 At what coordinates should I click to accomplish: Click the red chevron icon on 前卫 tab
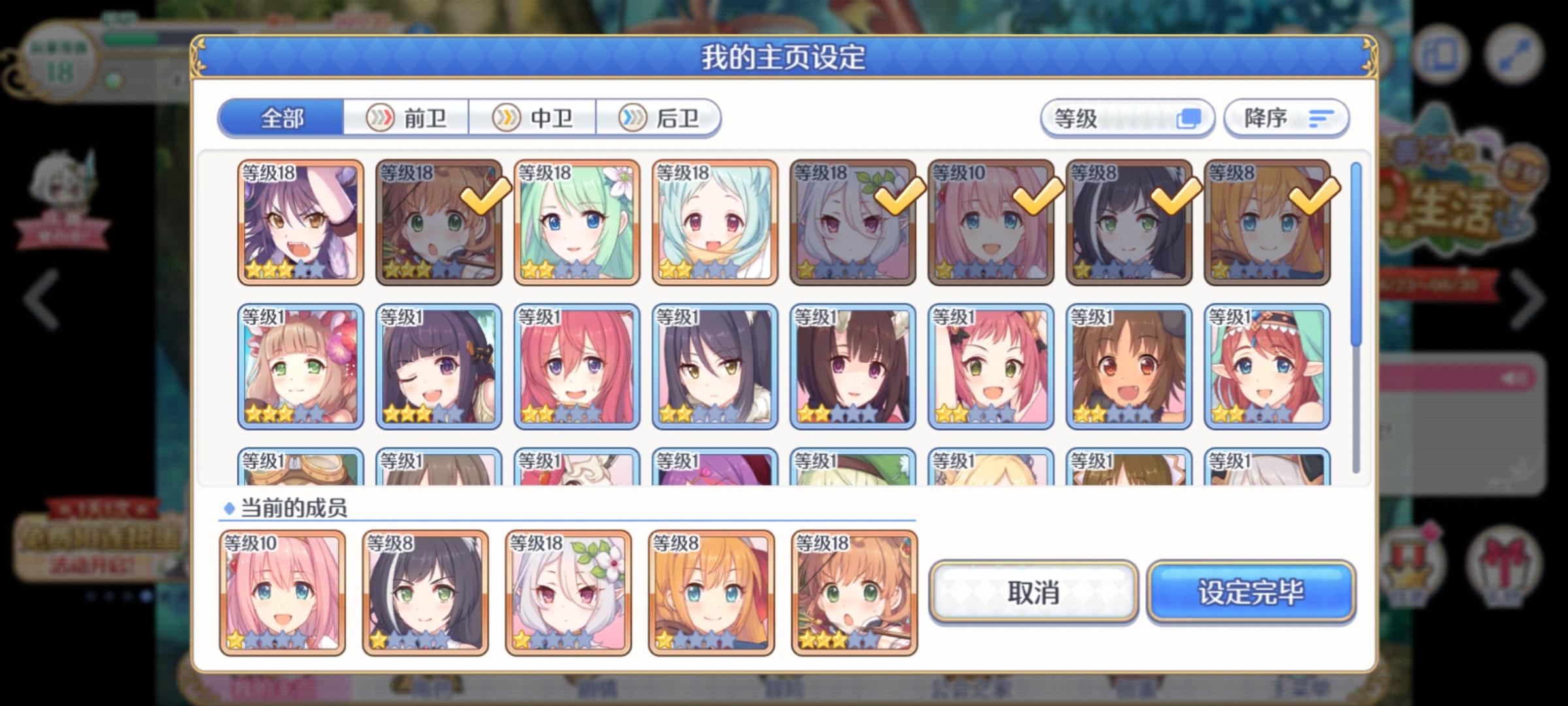point(381,118)
